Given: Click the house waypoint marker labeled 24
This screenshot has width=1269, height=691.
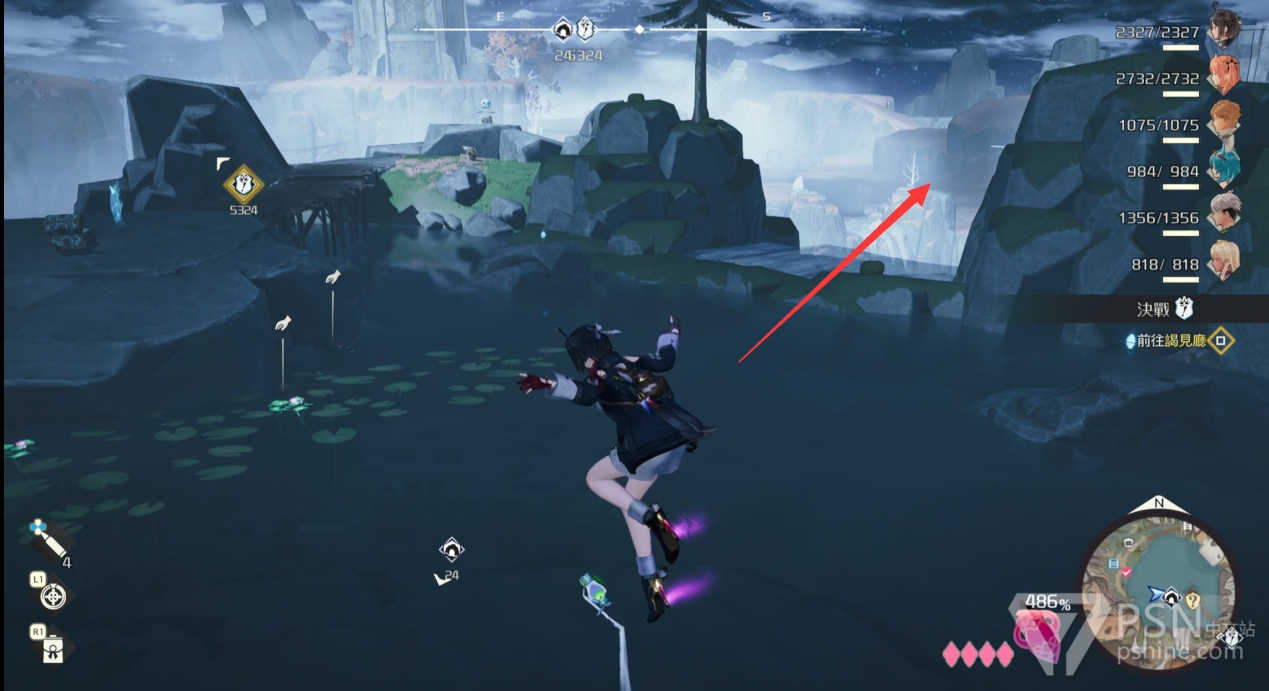Looking at the screenshot, I should 451,549.
